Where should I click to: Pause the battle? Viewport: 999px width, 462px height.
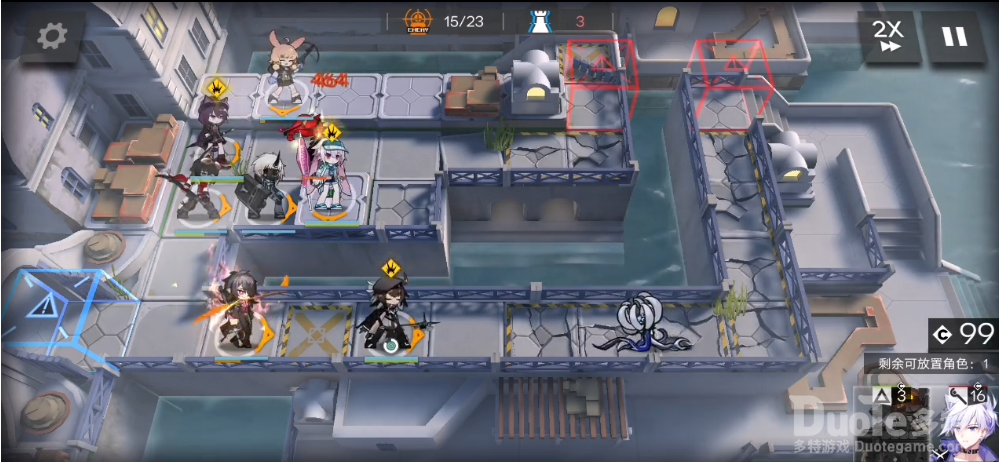(953, 37)
